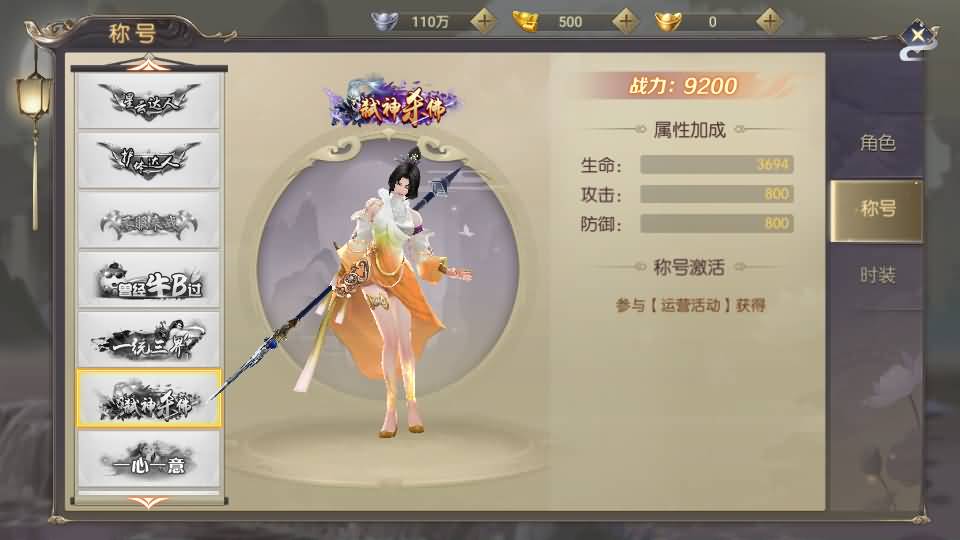Add gold ingots via the plus beside 500
The height and width of the screenshot is (540, 960).
(626, 20)
